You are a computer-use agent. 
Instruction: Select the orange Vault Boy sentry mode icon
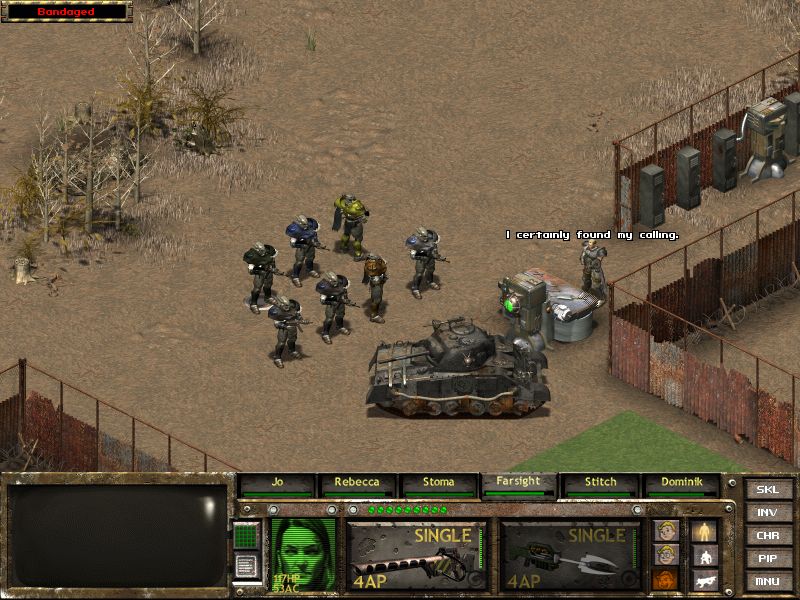click(665, 579)
